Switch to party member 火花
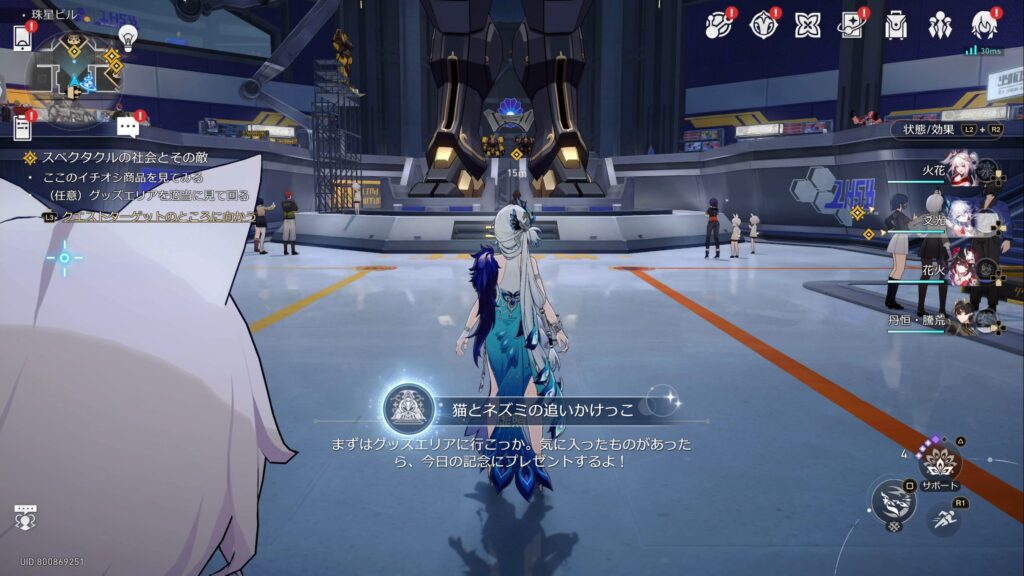This screenshot has width=1024, height=576. click(x=960, y=172)
